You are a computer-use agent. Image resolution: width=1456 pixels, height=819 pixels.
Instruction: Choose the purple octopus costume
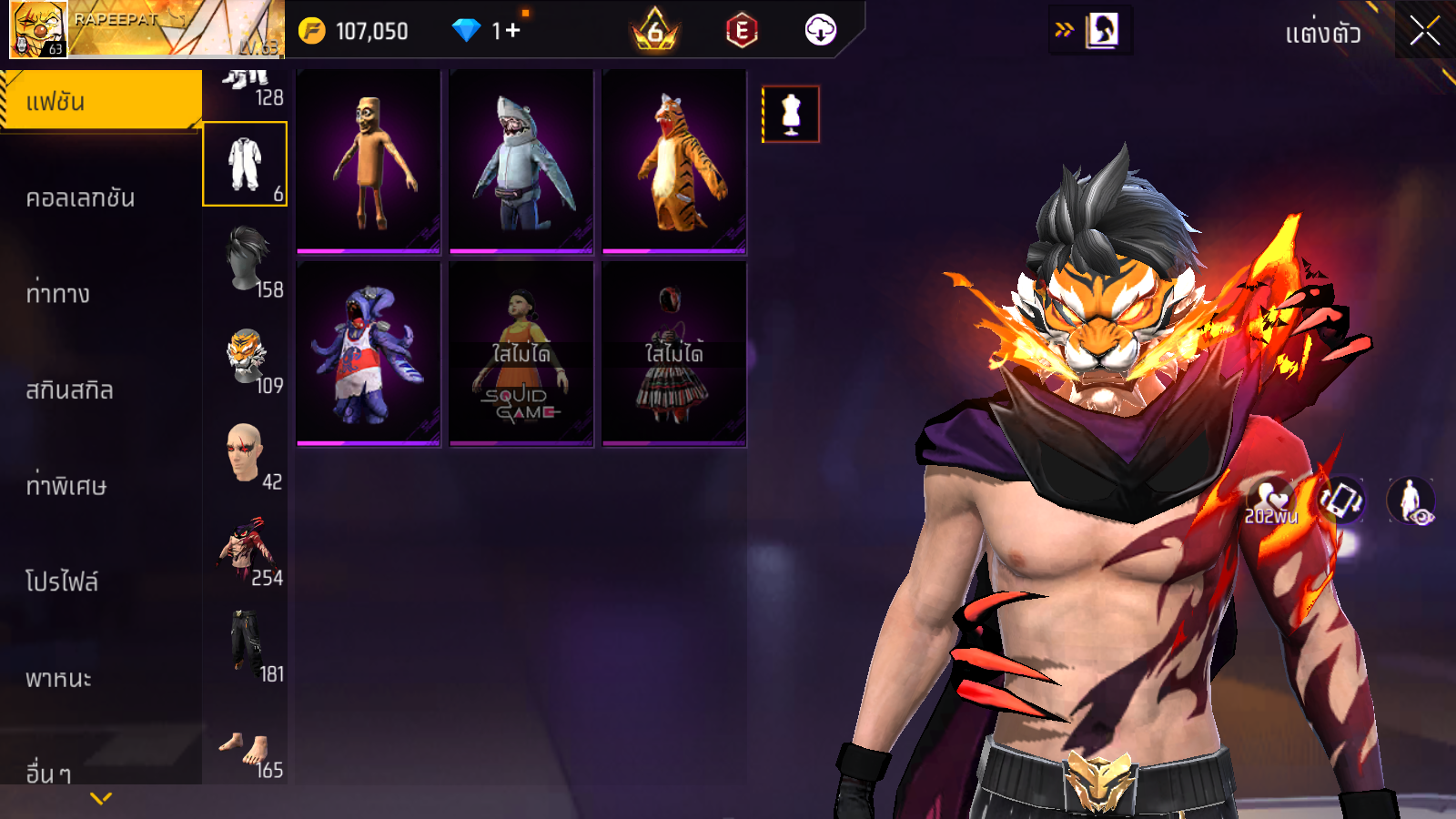click(x=369, y=354)
